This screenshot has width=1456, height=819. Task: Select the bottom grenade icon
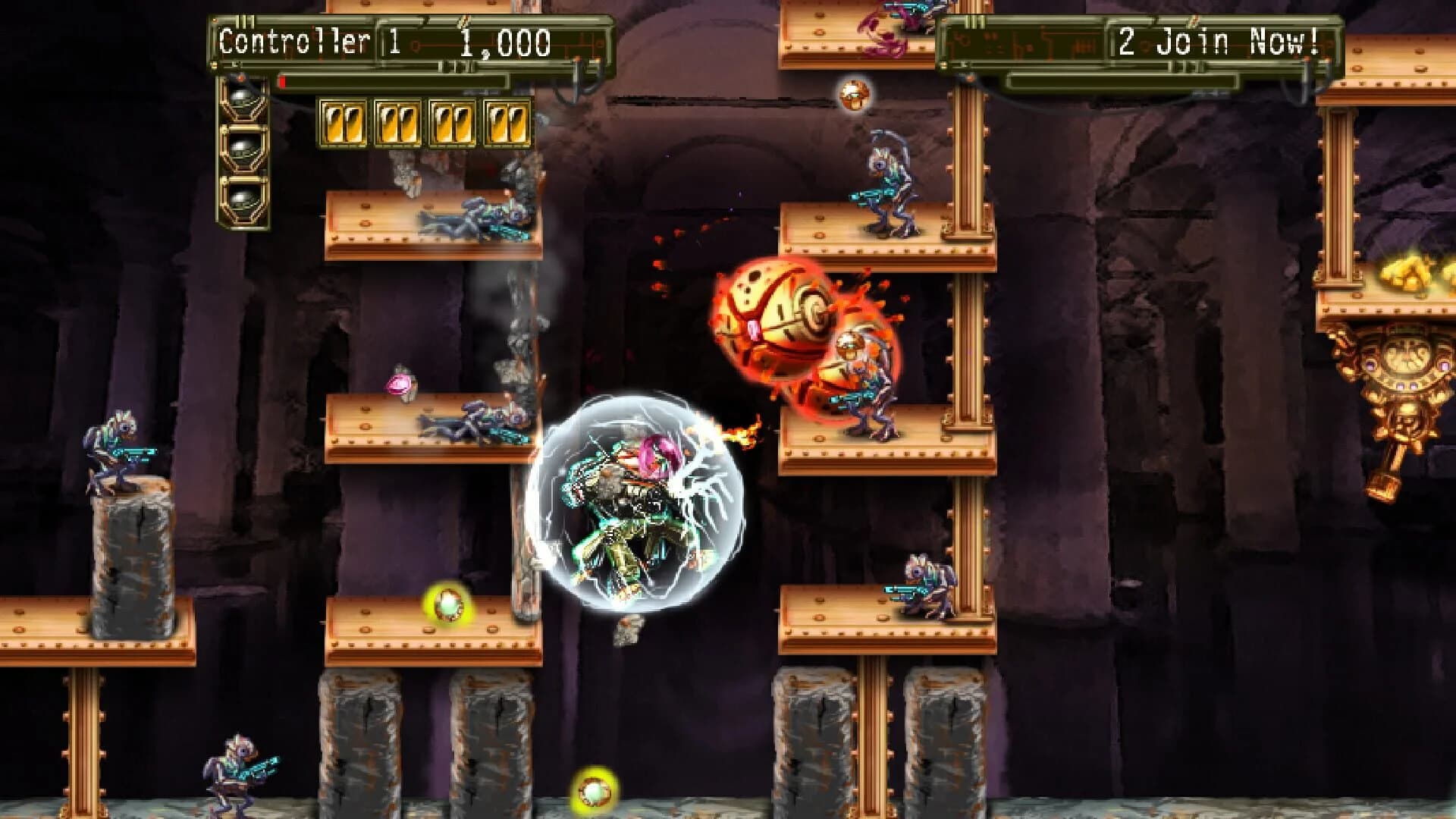click(x=242, y=199)
